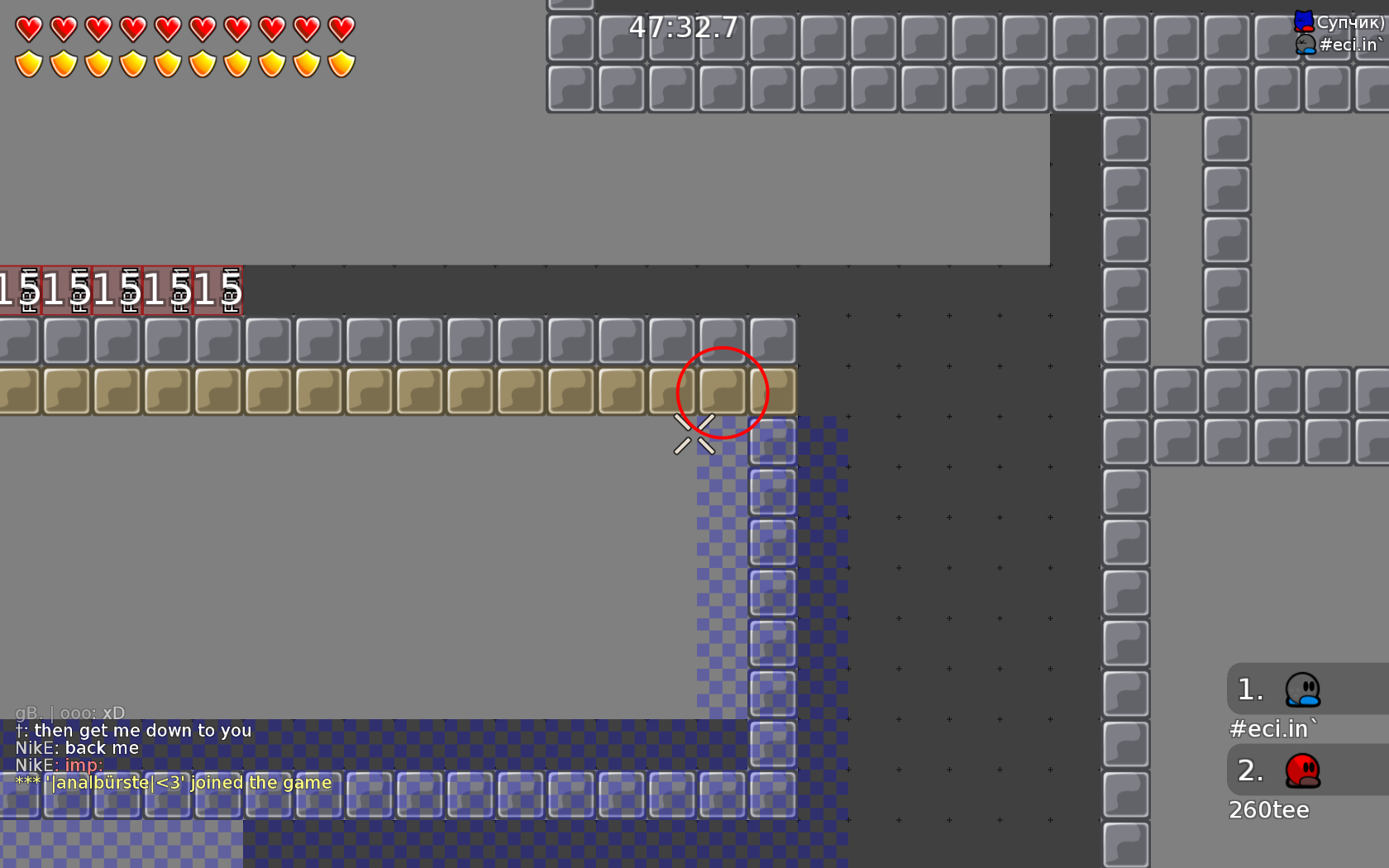Select the chat message 'back me' from NikE

(x=79, y=748)
